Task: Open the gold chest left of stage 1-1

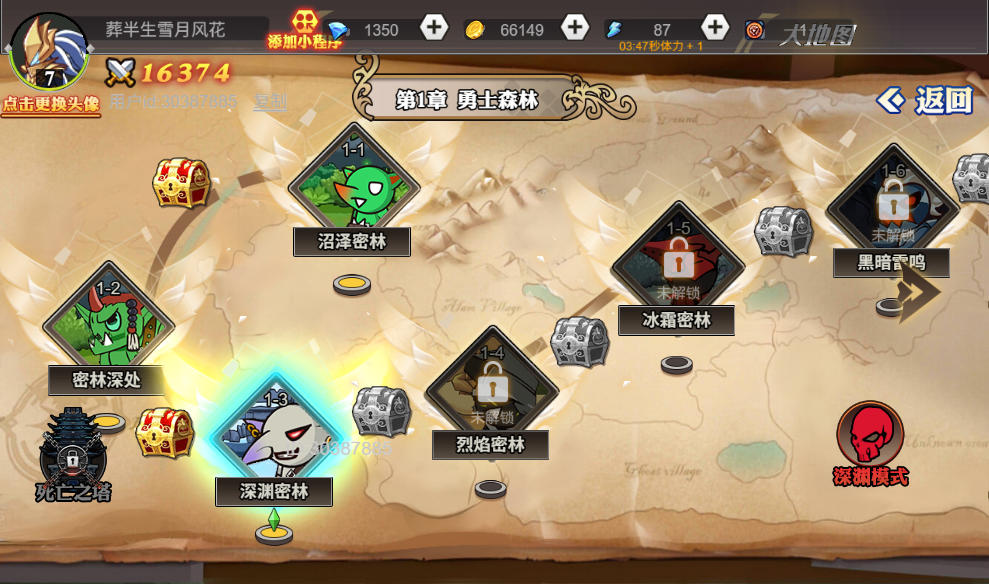Action: tap(181, 183)
